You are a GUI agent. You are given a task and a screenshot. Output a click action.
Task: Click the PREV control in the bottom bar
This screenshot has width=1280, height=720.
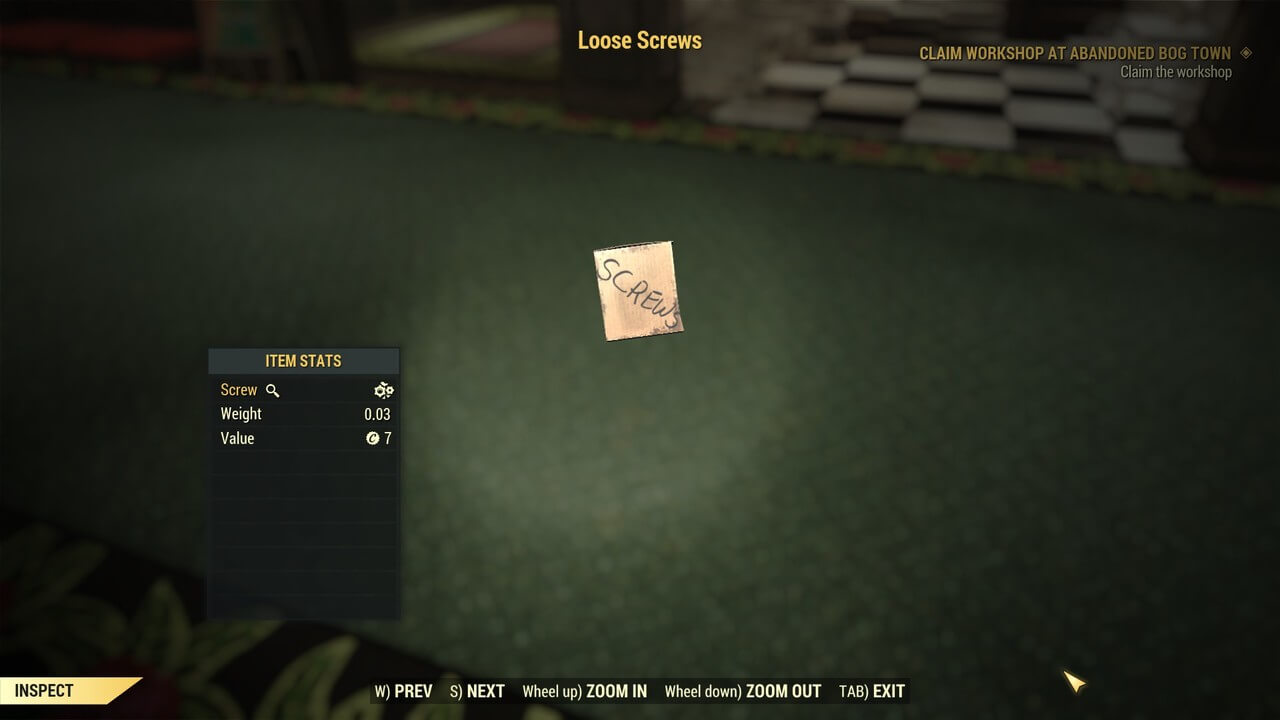point(403,691)
